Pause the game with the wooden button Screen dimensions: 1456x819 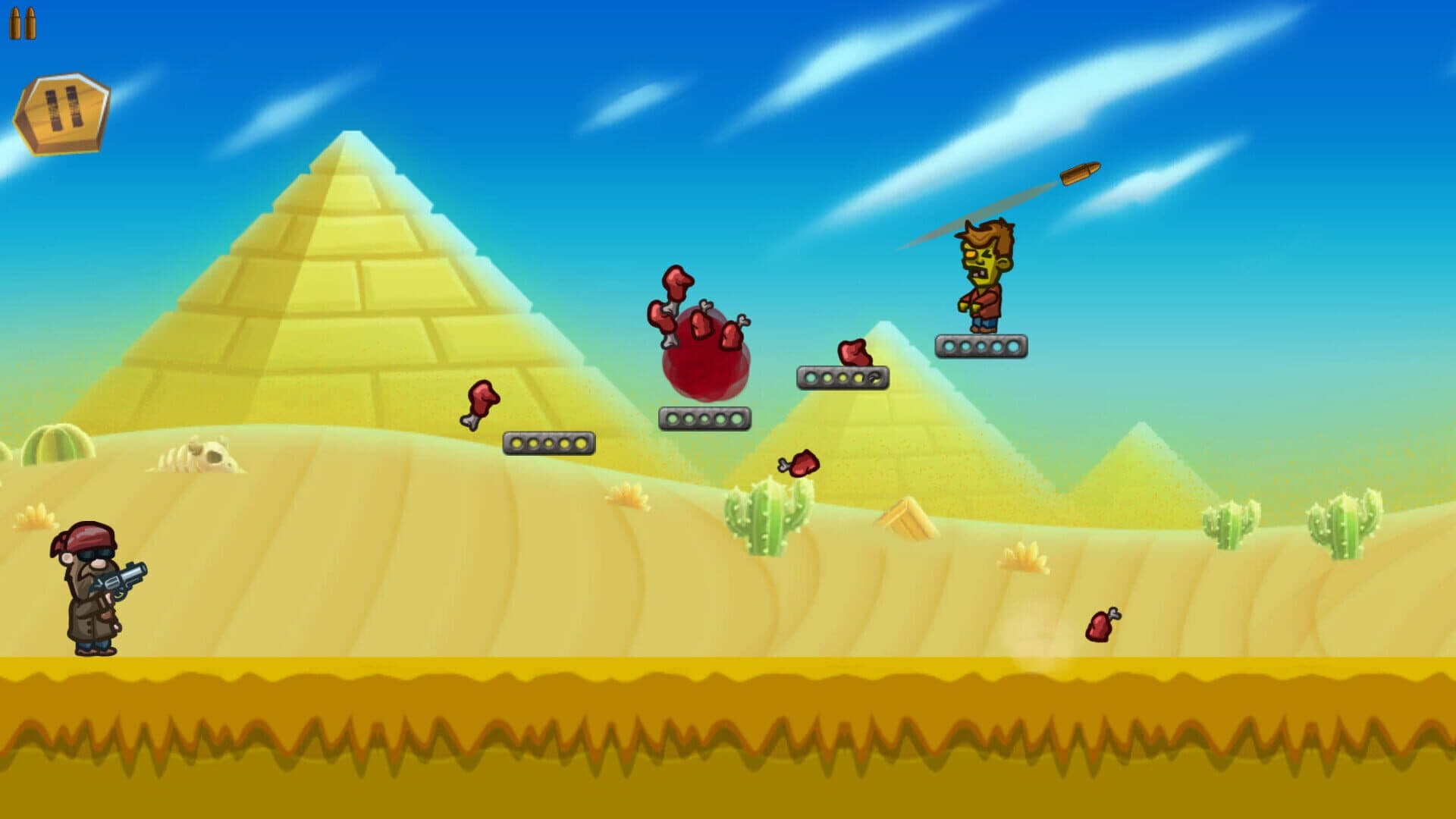click(x=62, y=112)
